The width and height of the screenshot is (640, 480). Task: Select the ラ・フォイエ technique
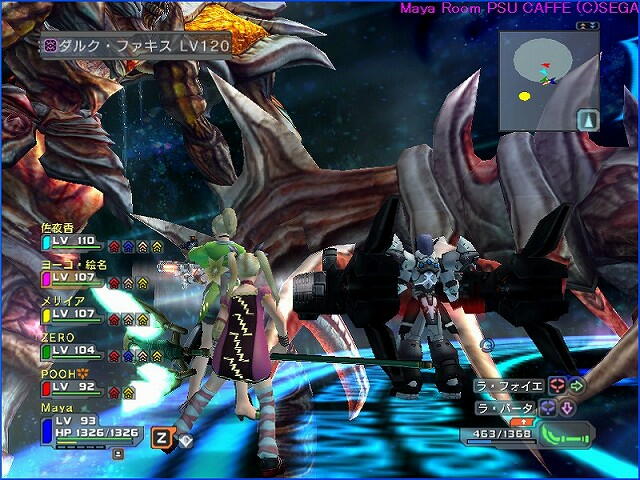(x=509, y=385)
